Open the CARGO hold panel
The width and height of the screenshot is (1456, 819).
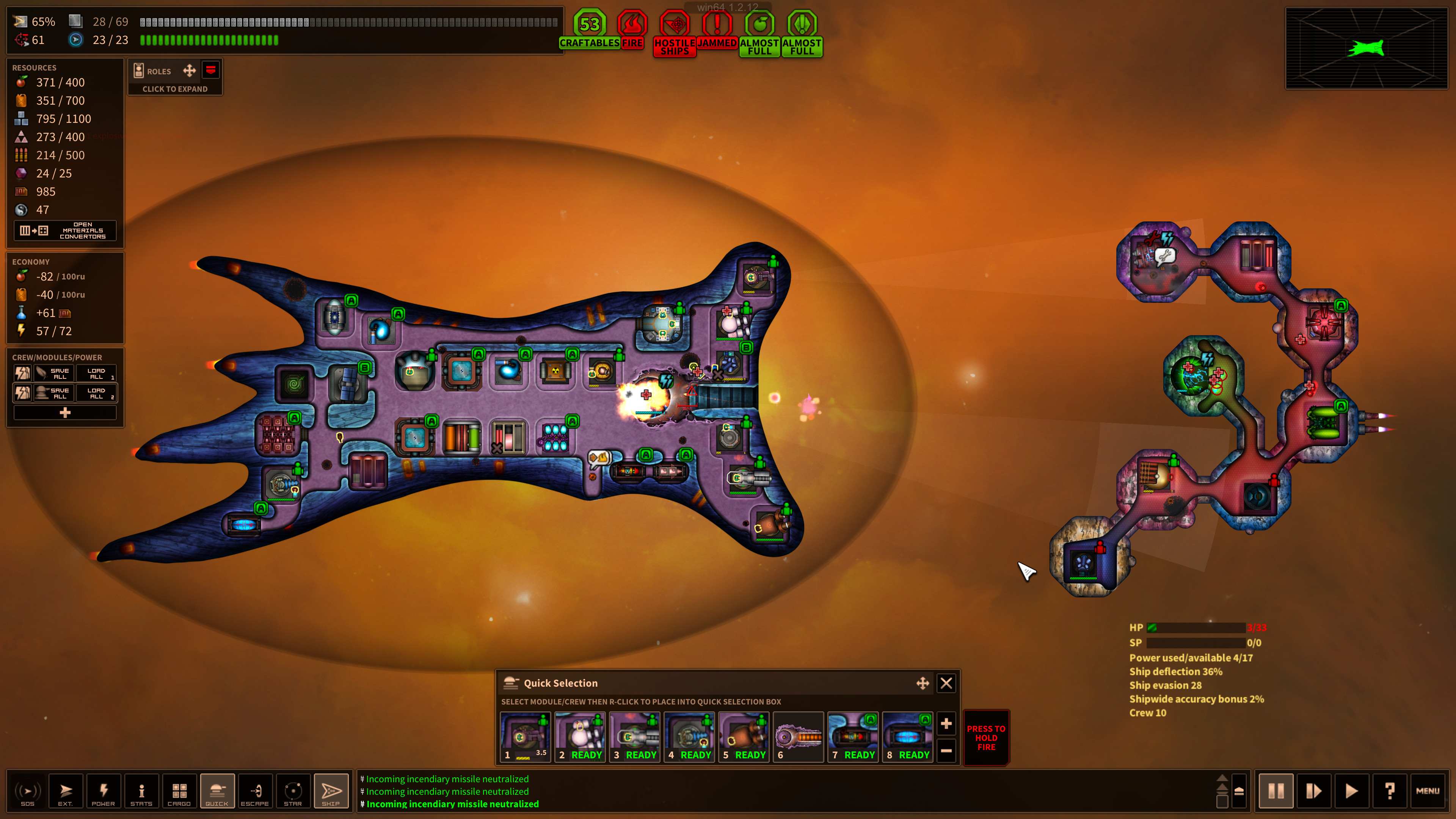[179, 791]
